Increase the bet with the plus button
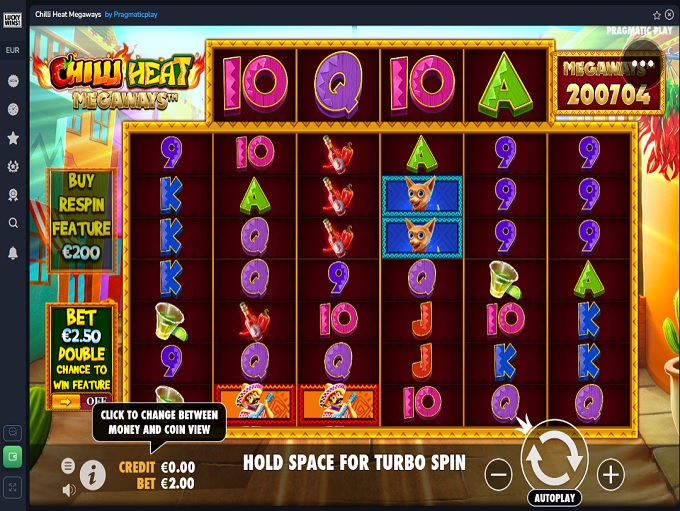 (610, 473)
